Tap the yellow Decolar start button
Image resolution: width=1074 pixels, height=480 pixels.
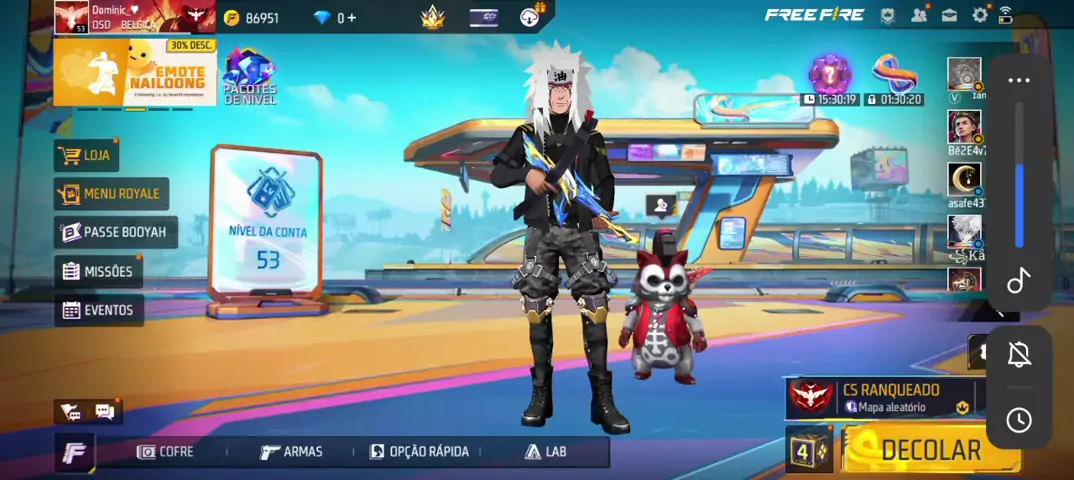(x=930, y=450)
